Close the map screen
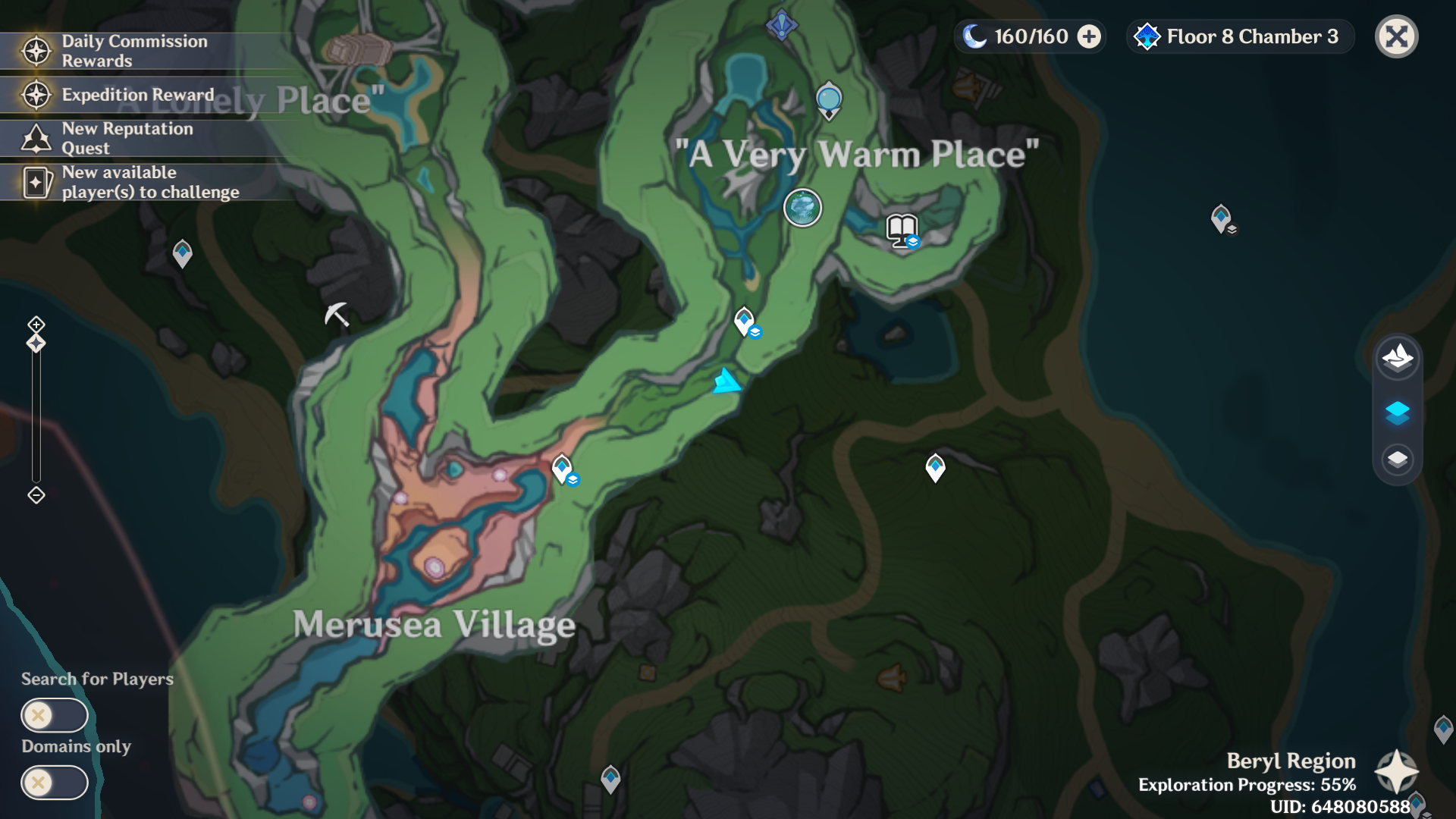Image resolution: width=1456 pixels, height=819 pixels. coord(1396,36)
